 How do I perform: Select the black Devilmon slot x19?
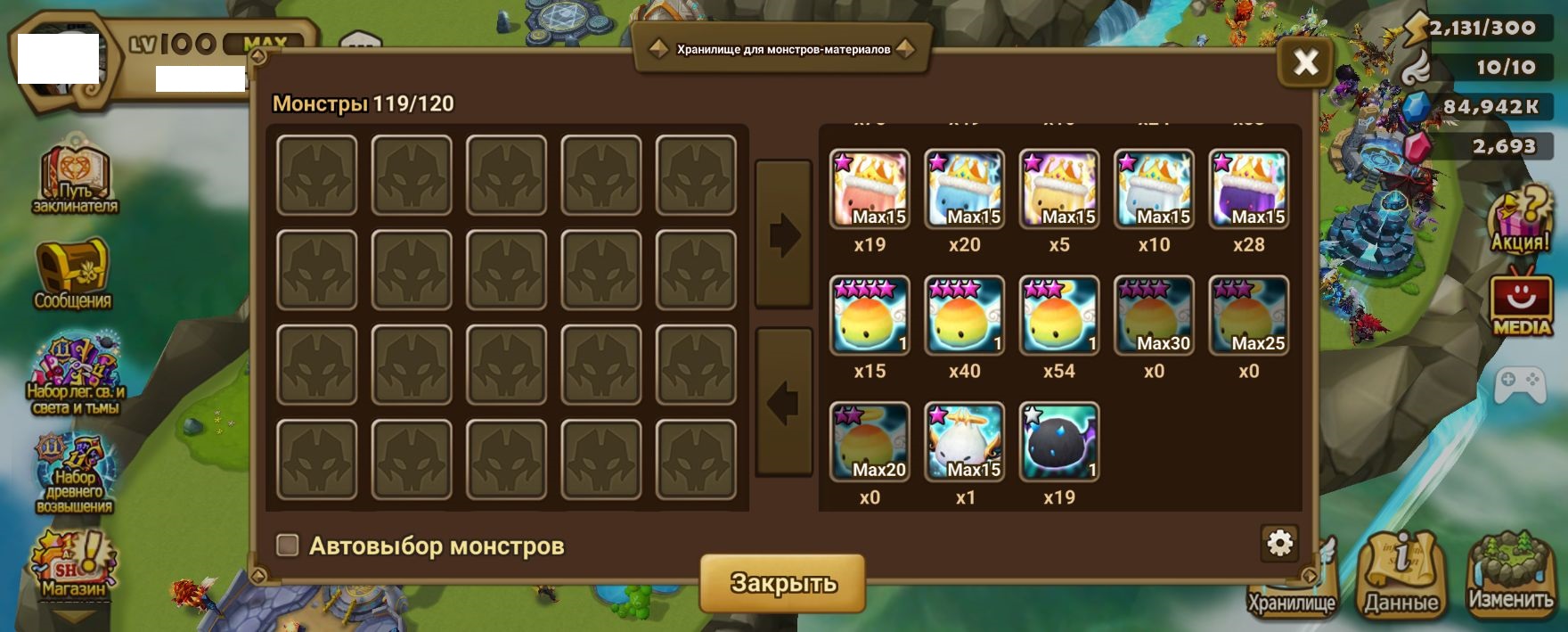point(1058,442)
